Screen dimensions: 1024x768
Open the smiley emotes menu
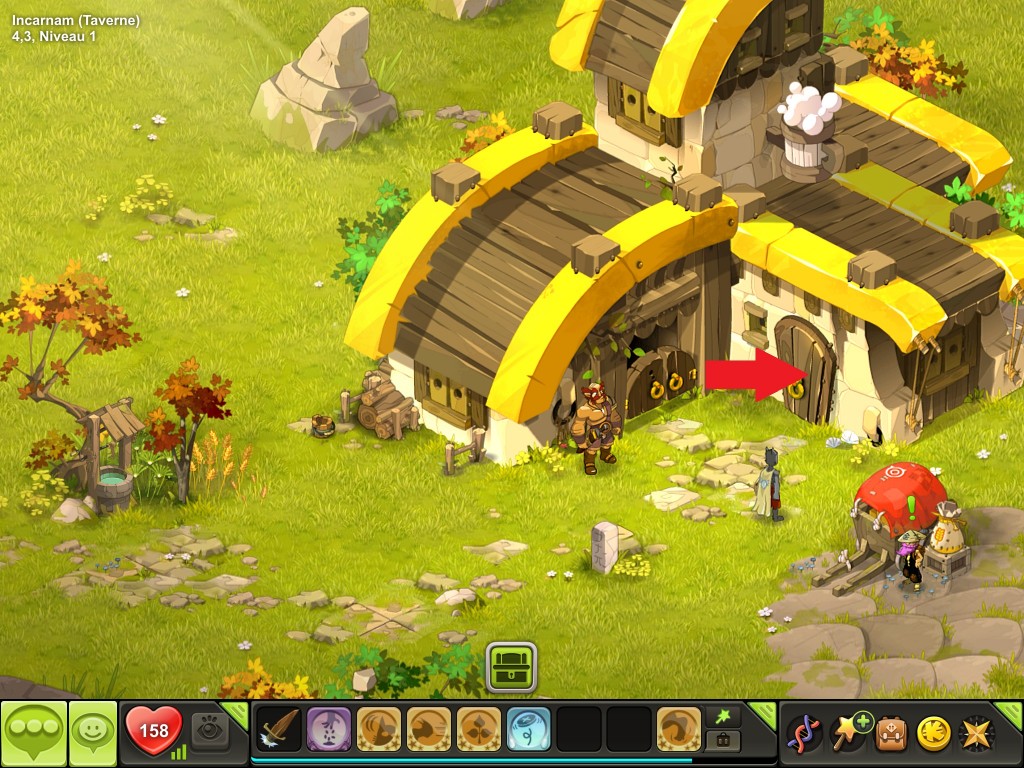[93, 733]
